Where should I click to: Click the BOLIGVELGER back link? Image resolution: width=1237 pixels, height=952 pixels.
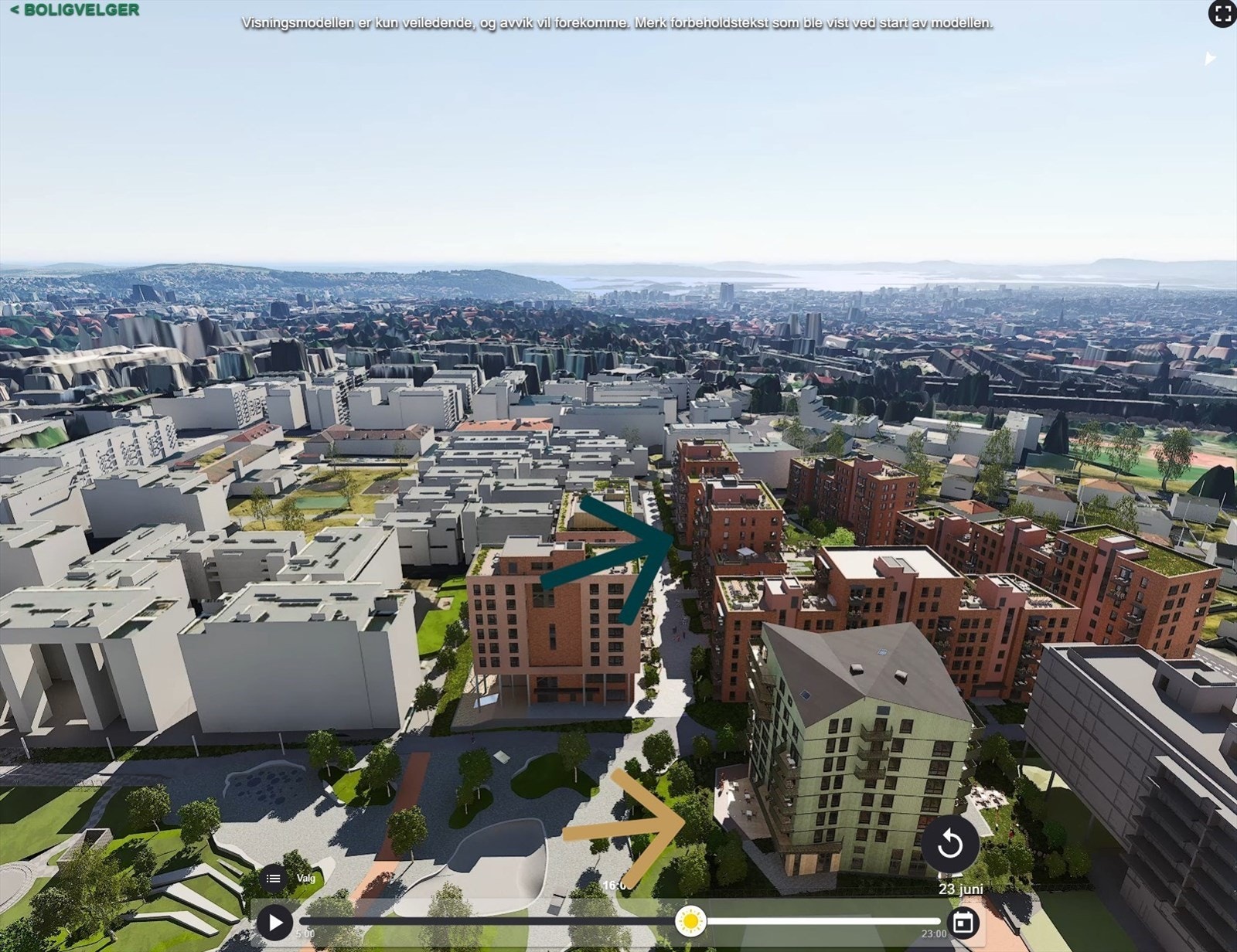(73, 11)
